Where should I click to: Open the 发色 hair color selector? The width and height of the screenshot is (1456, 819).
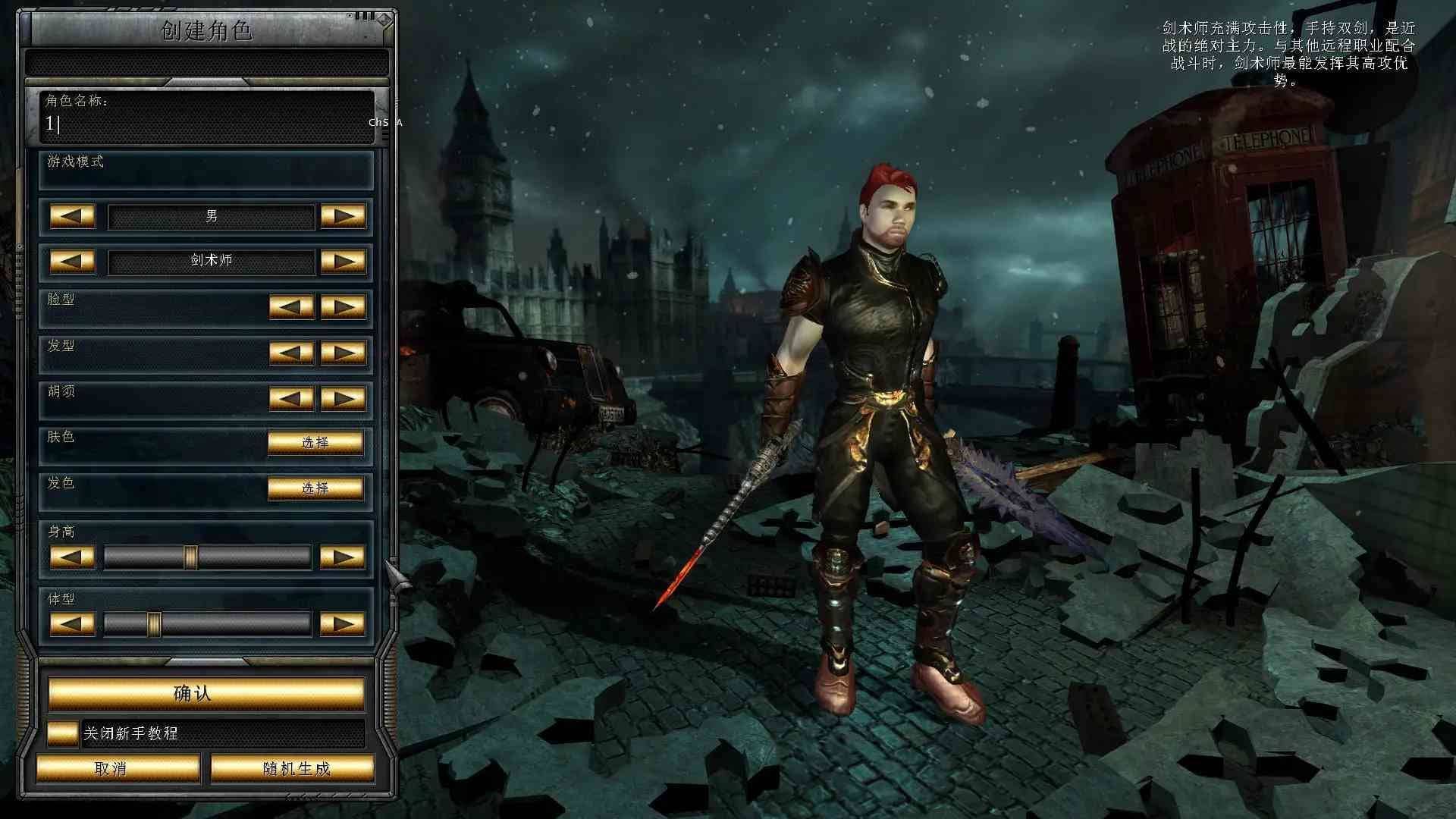click(315, 488)
